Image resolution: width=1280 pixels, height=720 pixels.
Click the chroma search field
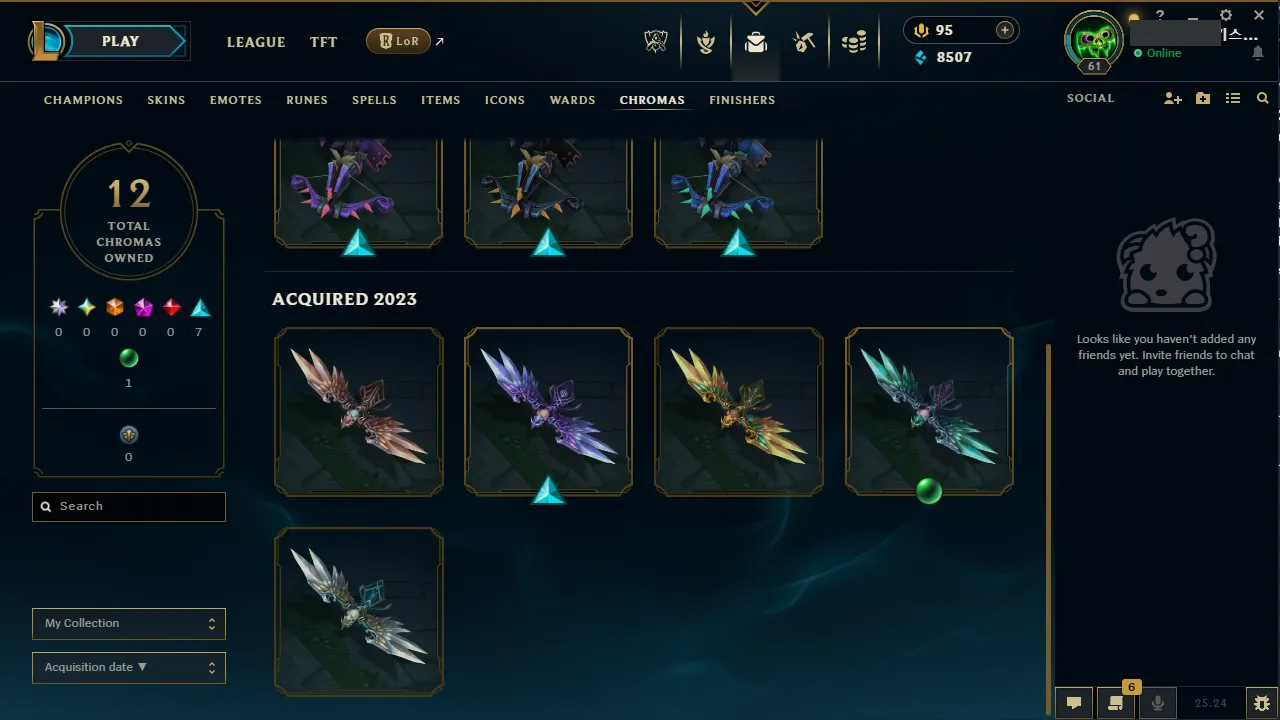(128, 506)
